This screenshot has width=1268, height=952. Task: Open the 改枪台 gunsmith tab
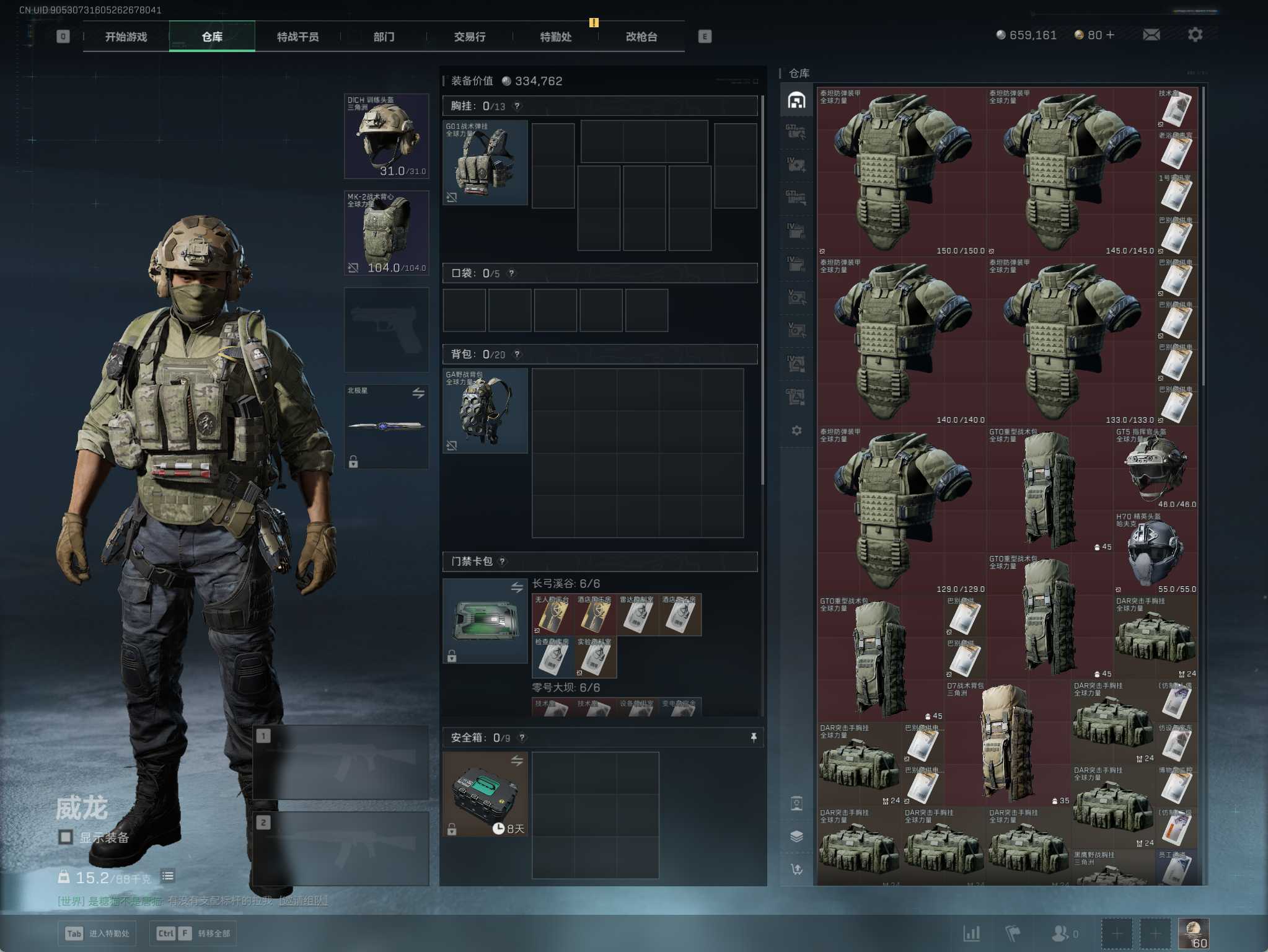click(641, 37)
